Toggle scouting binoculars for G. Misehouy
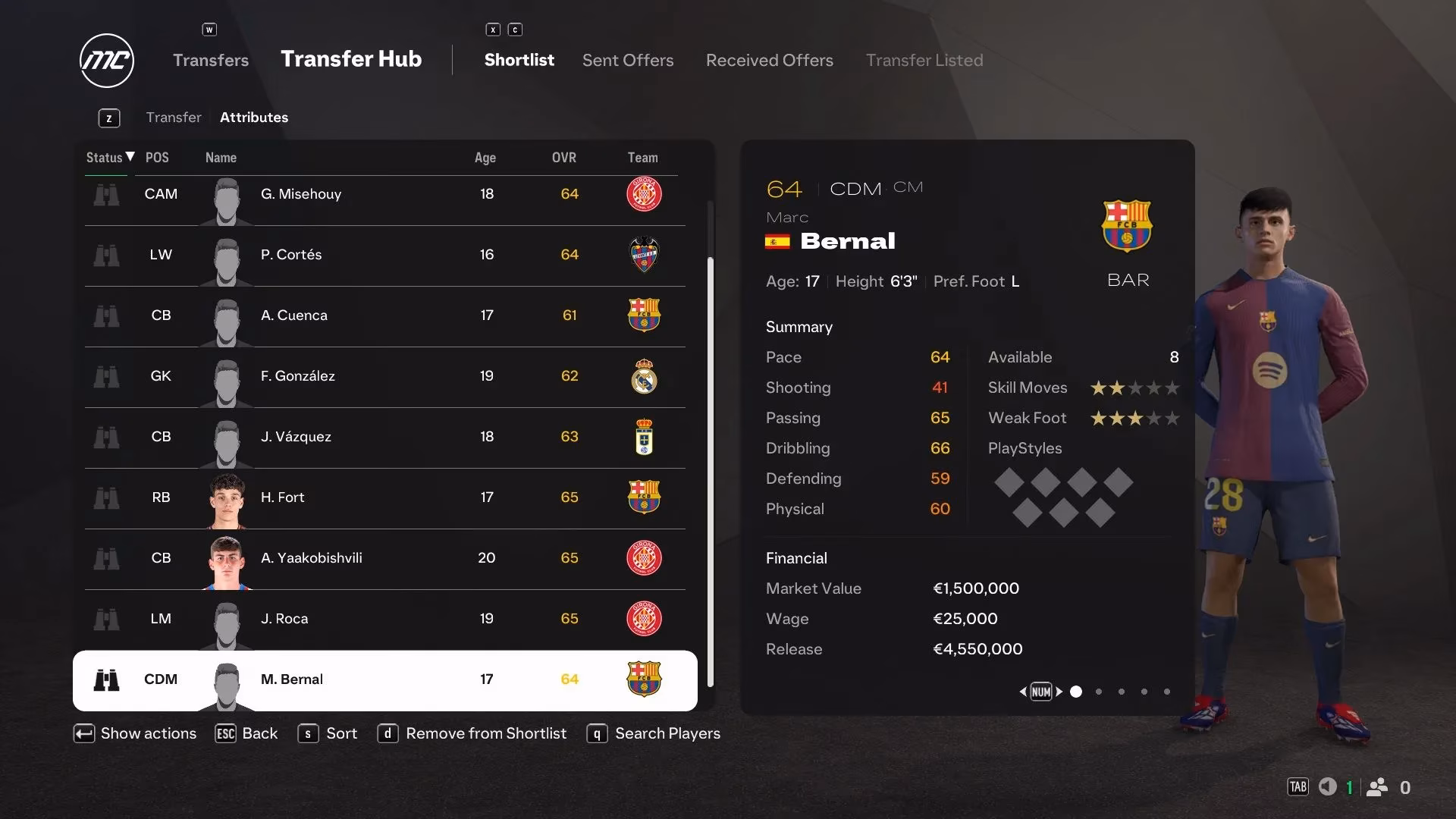Screen dimensions: 1456x819 point(107,194)
